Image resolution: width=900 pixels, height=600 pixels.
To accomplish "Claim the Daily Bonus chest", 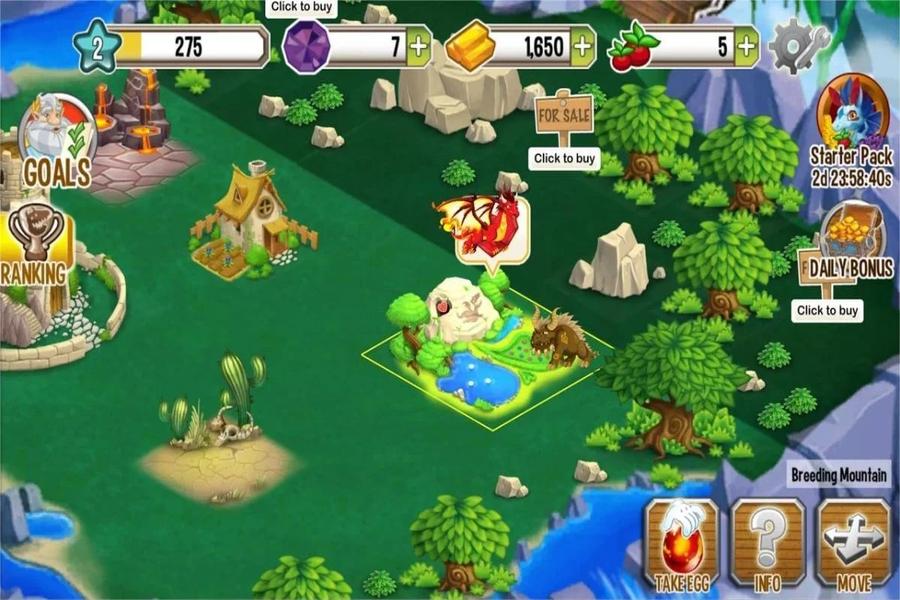I will click(851, 240).
